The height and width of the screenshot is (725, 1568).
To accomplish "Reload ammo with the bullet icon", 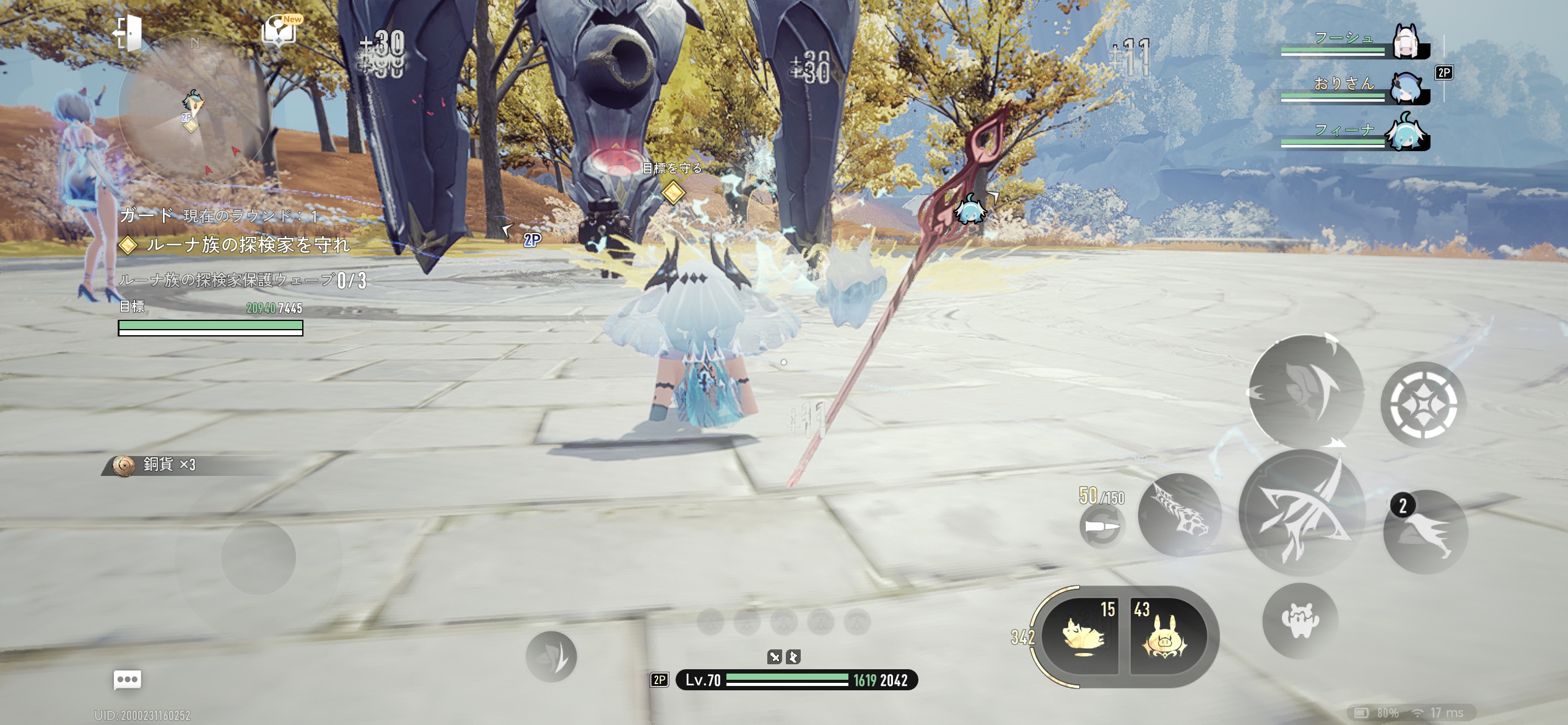I will (1102, 527).
